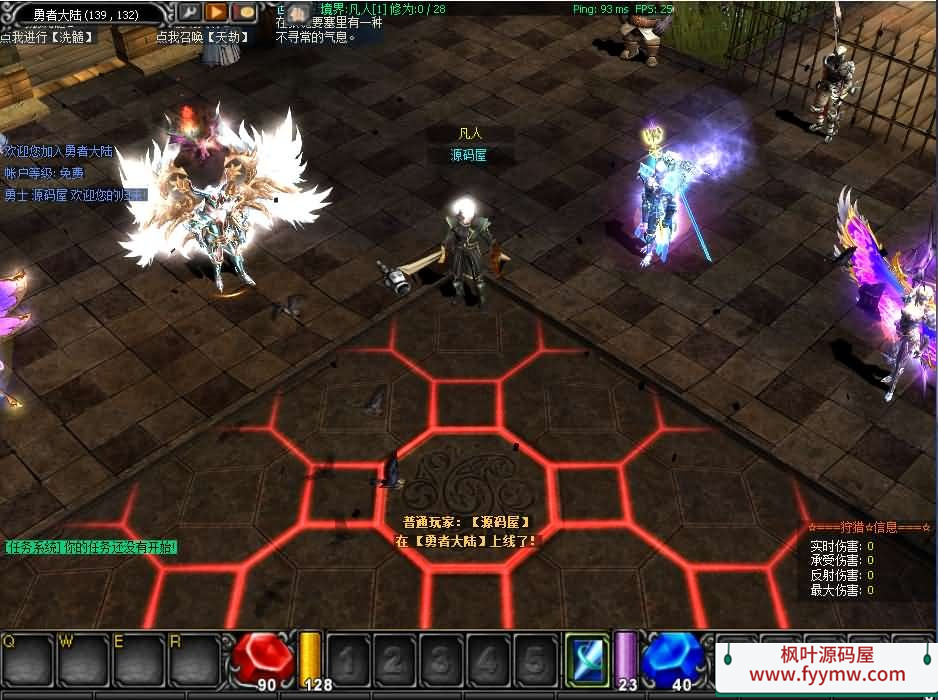The width and height of the screenshot is (938, 700).
Task: Click the 任务系统 quest message in chat
Action: 91,547
